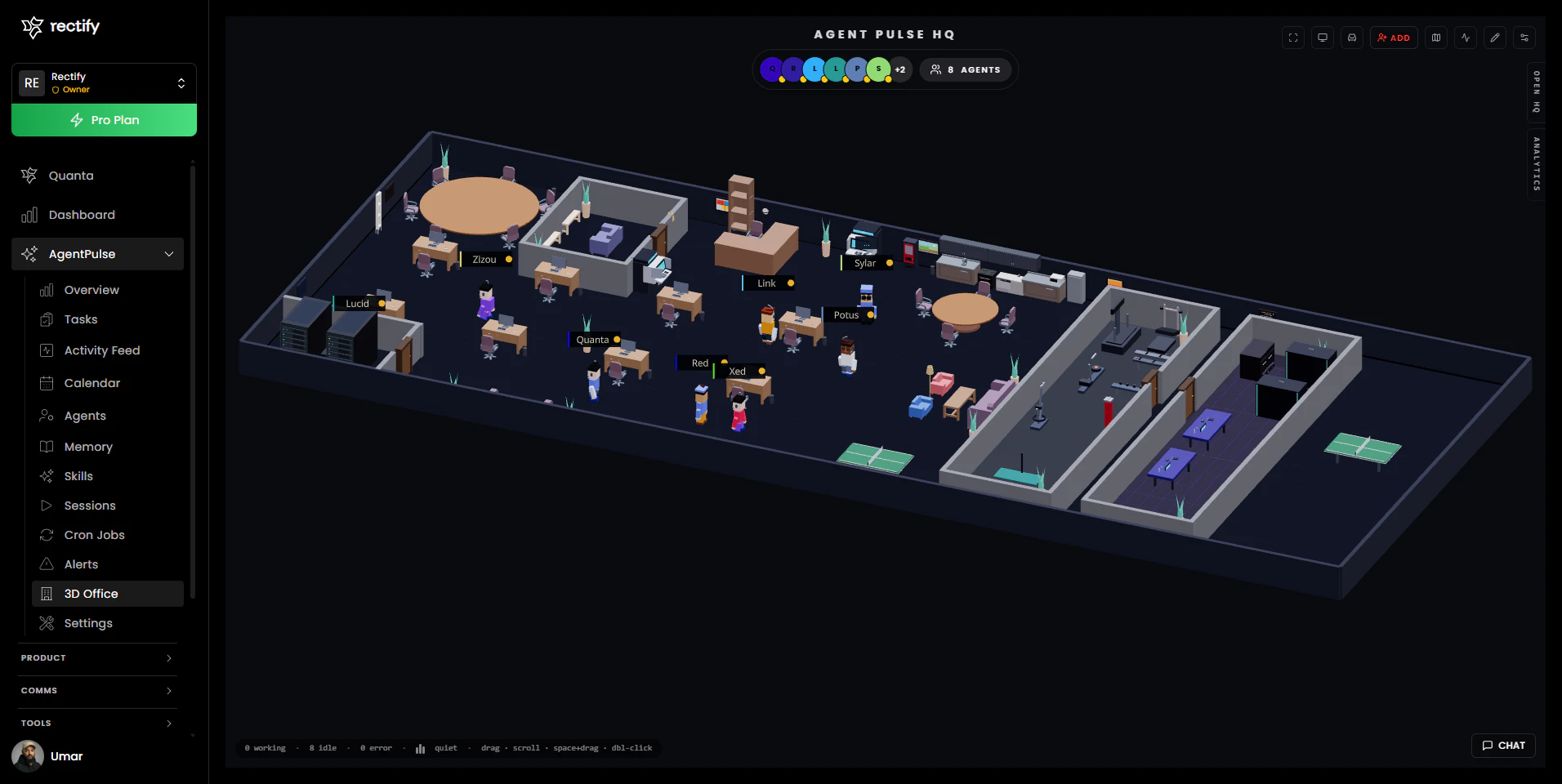Open the activity pulse toolbar icon
The width and height of the screenshot is (1562, 784).
point(1465,38)
